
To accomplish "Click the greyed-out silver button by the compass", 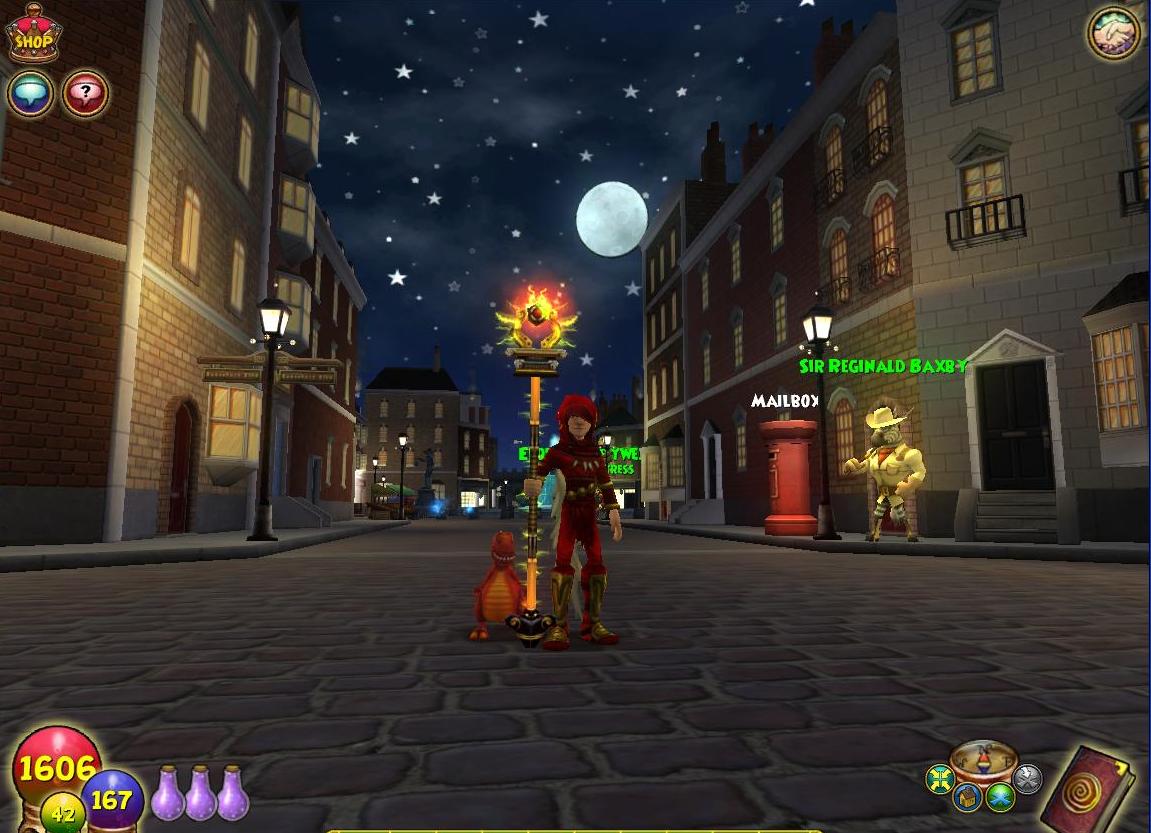I will [x=1027, y=778].
